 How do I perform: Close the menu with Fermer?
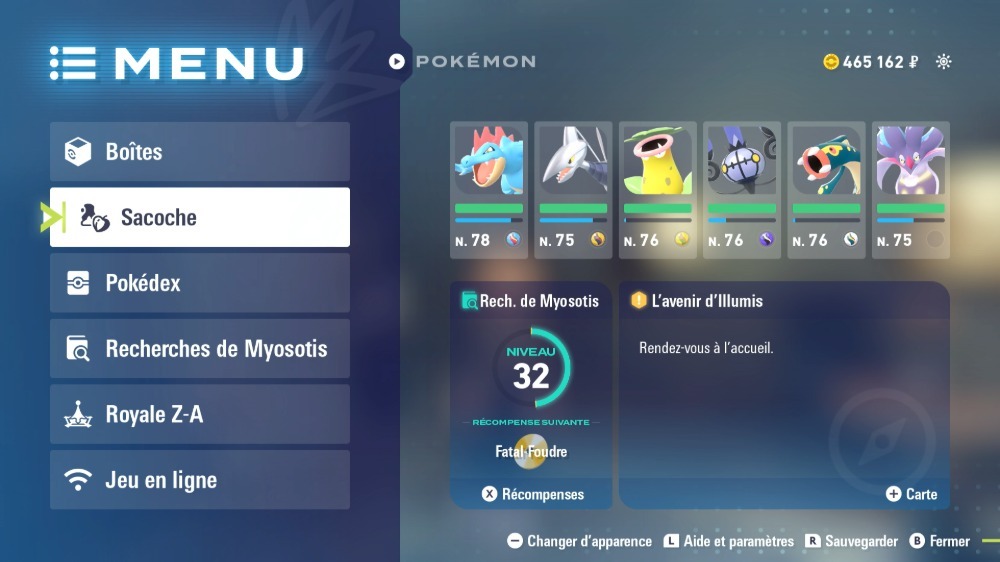pyautogui.click(x=939, y=541)
